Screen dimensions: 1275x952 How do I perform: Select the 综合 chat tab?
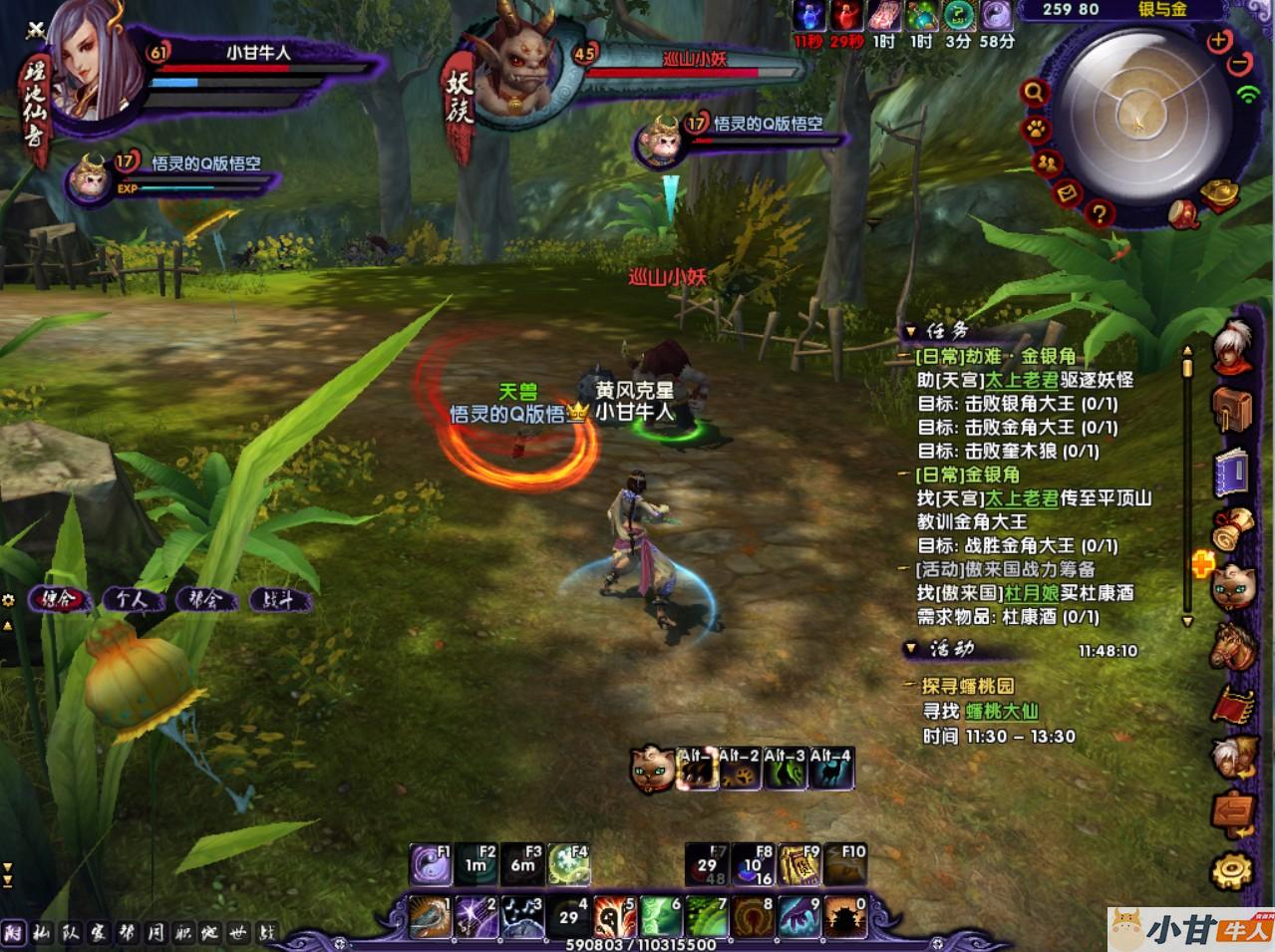coord(60,600)
